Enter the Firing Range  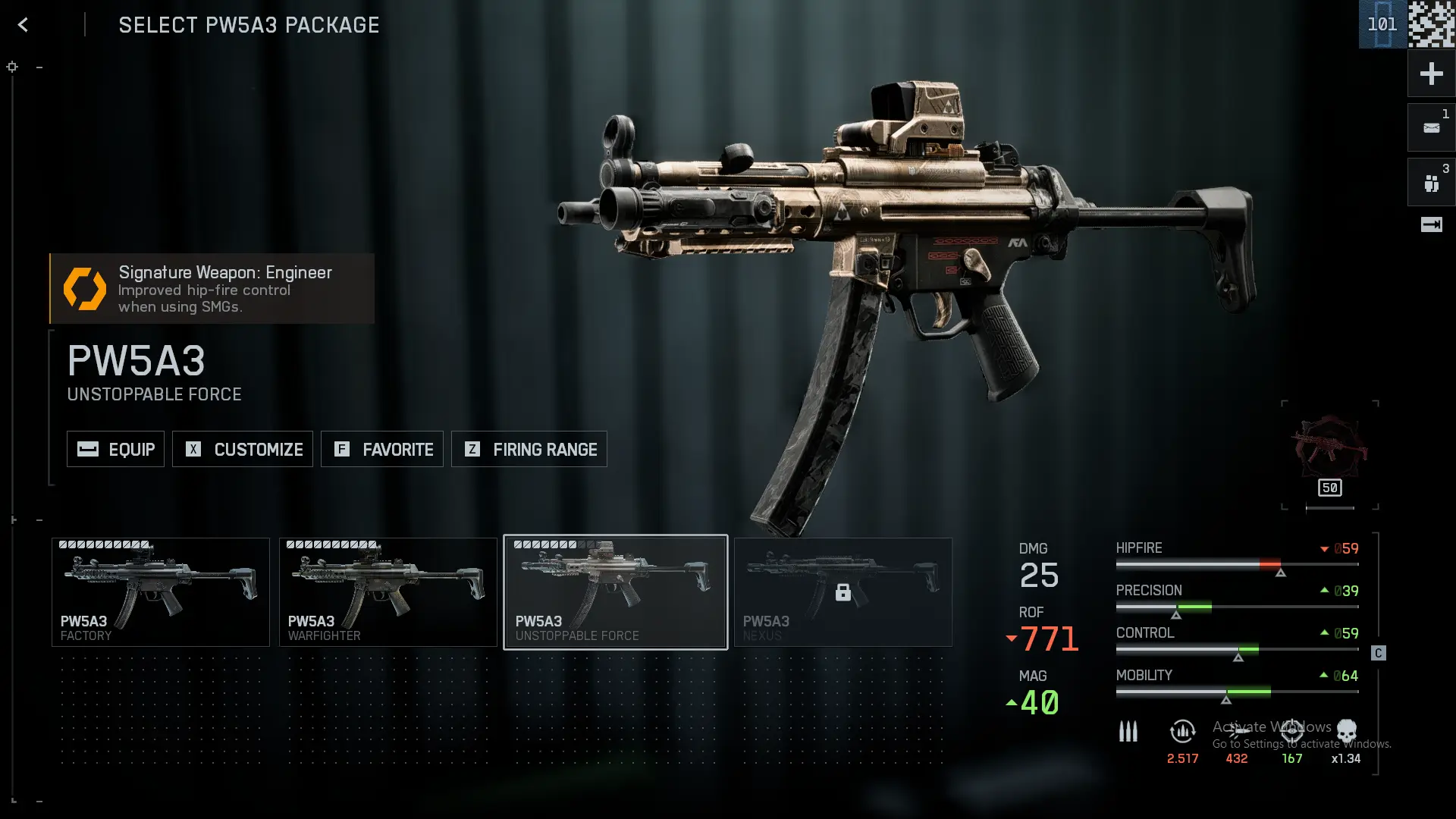coord(529,449)
